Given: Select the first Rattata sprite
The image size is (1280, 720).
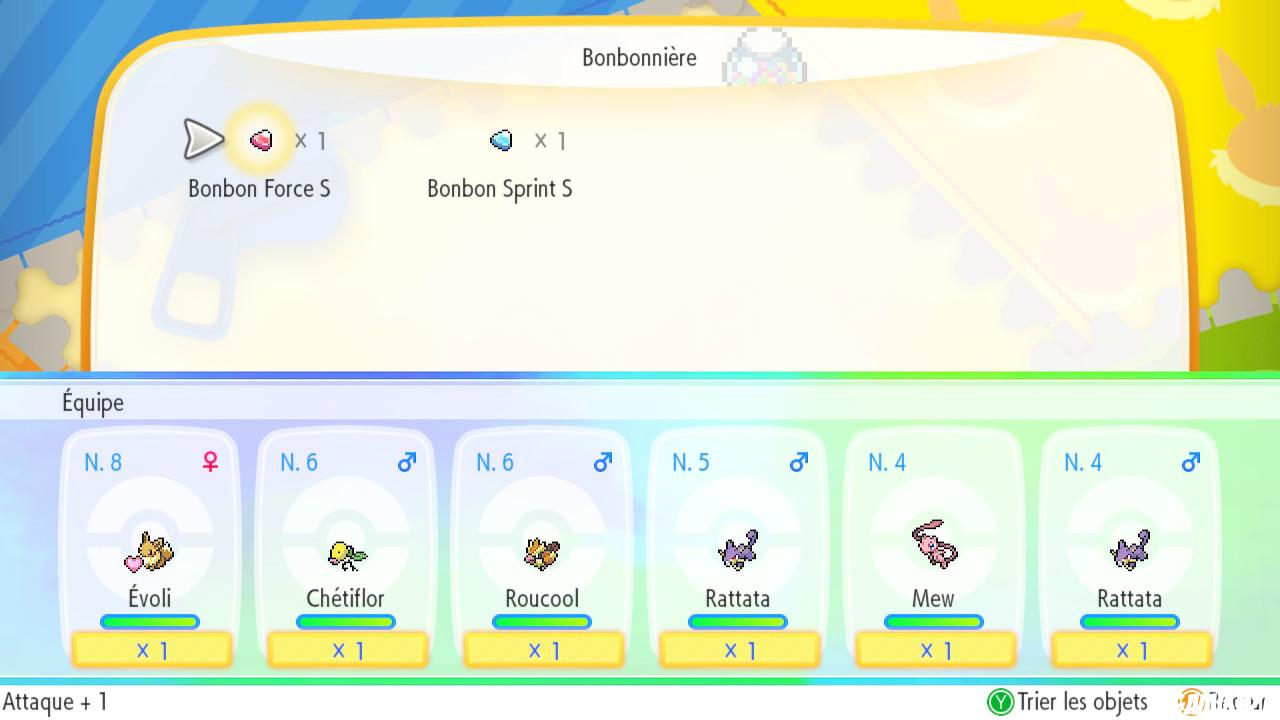Looking at the screenshot, I should [x=737, y=550].
